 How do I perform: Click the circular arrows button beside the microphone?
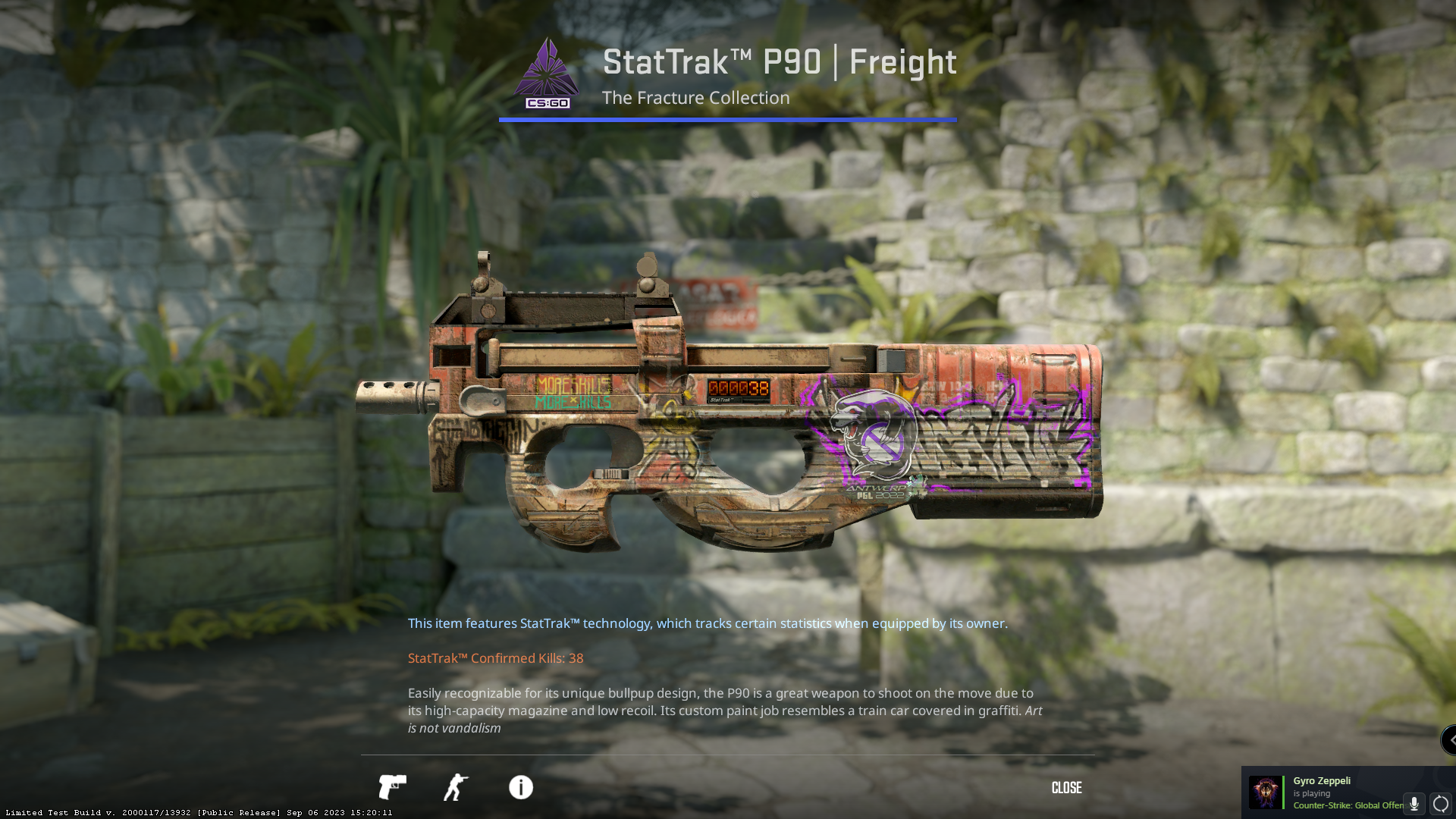tap(1441, 804)
